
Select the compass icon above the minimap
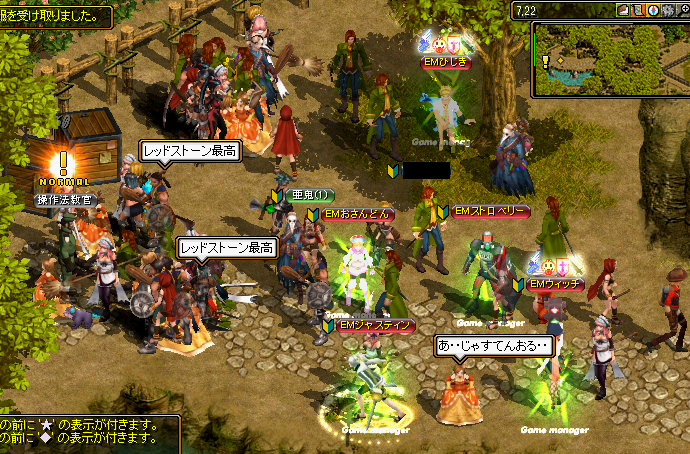(x=652, y=10)
